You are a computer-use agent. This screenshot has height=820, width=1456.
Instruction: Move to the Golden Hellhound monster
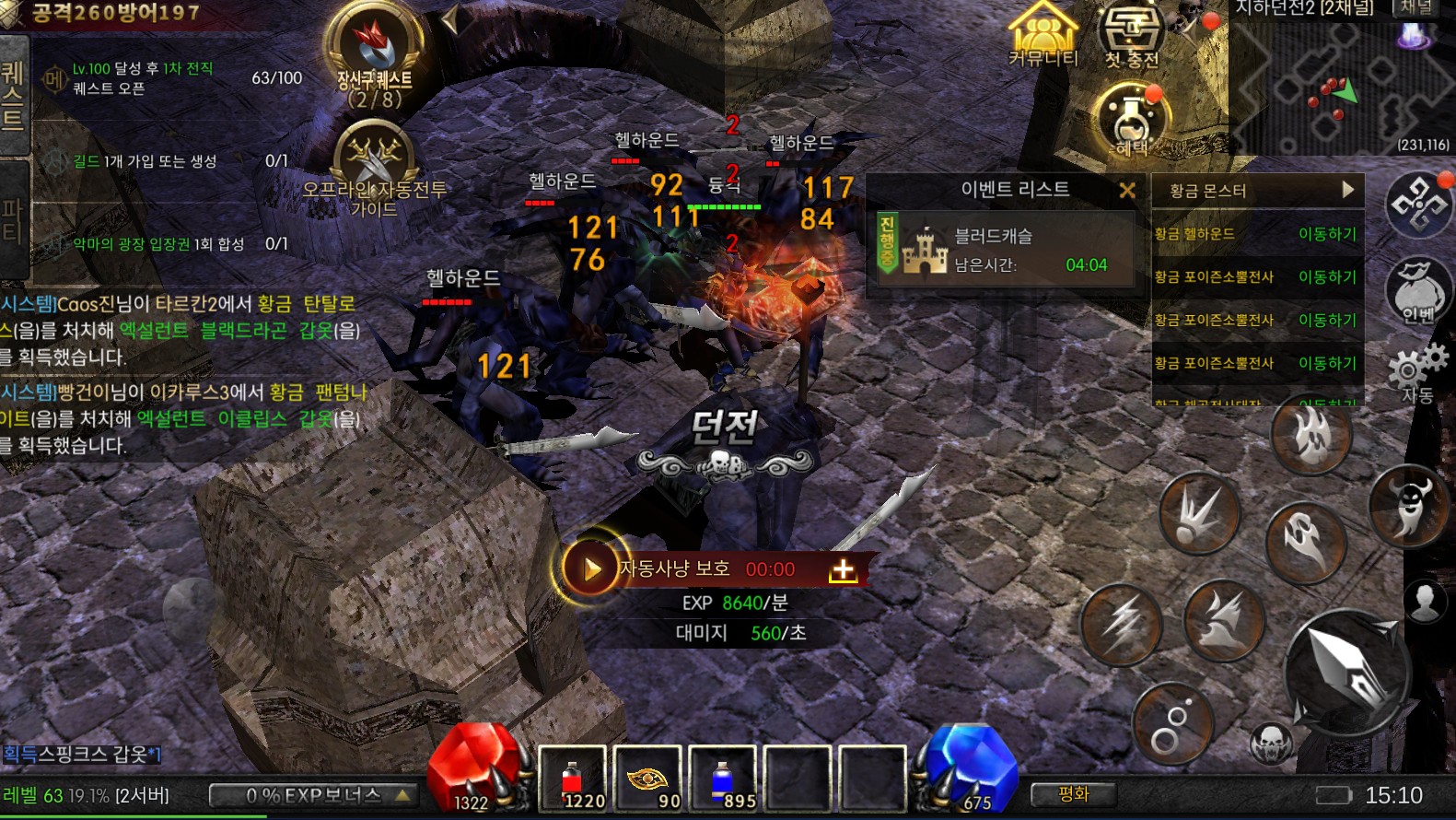click(1327, 234)
